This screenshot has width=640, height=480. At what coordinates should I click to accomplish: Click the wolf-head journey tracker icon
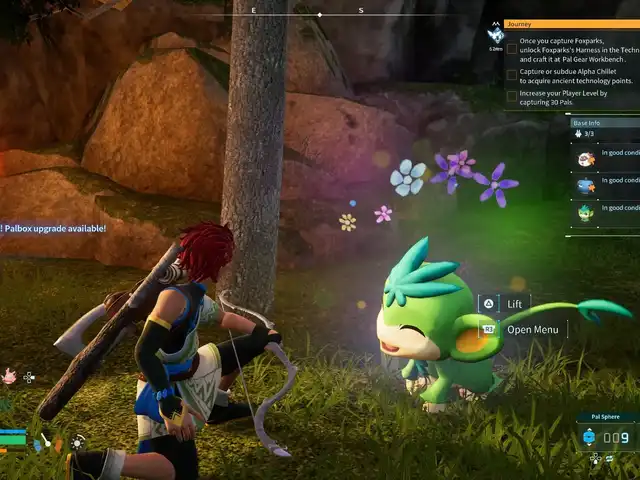click(496, 32)
